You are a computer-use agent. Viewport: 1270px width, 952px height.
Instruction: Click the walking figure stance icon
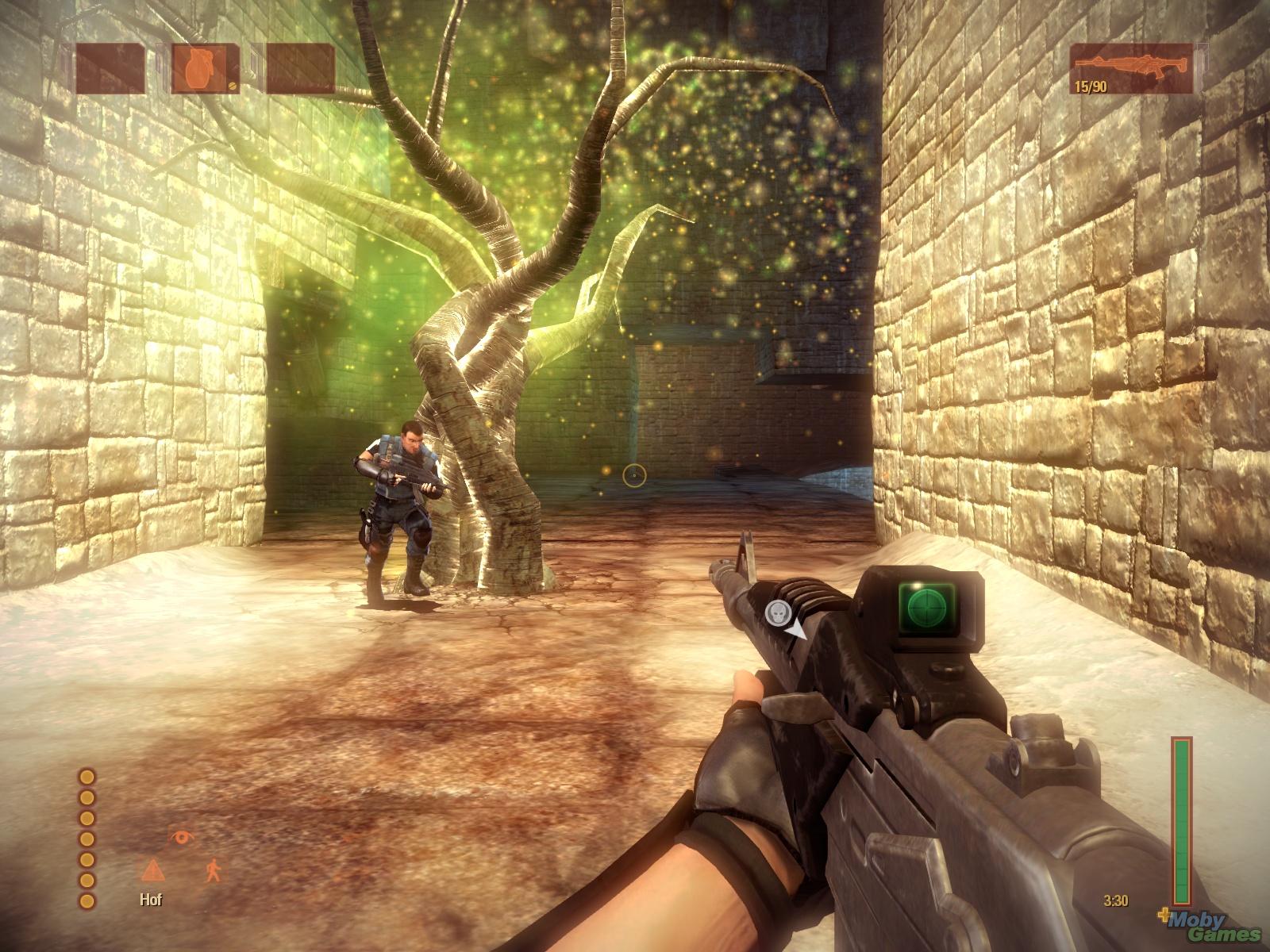point(214,870)
